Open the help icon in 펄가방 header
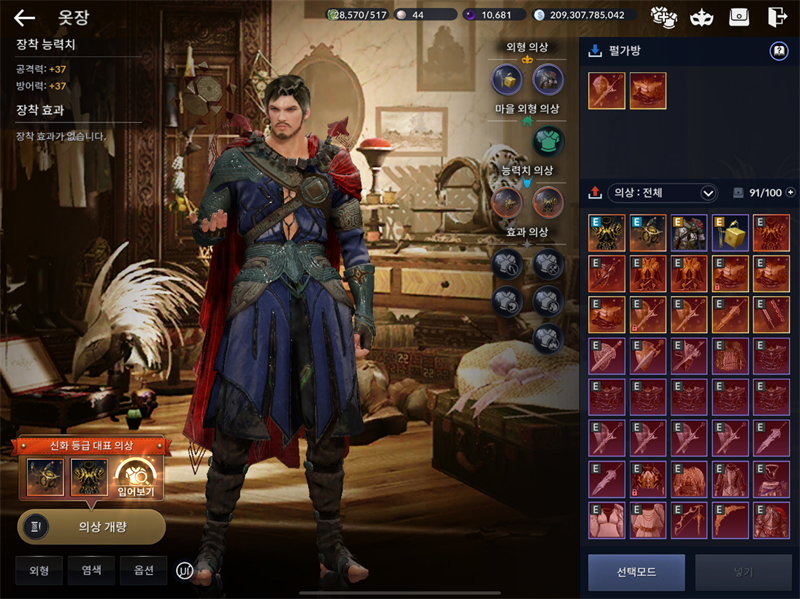The height and width of the screenshot is (599, 800). [x=778, y=51]
